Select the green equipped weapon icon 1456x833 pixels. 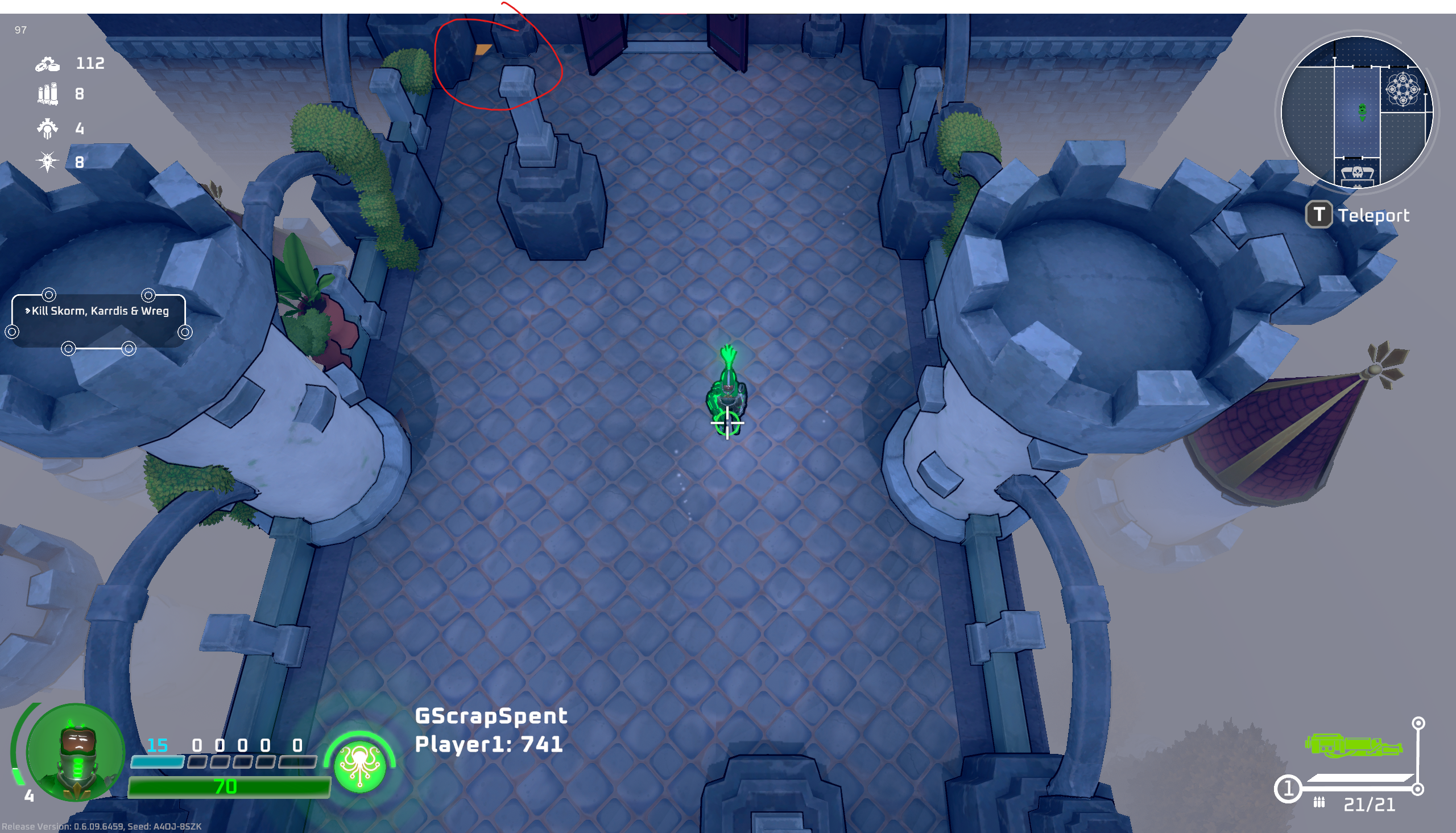1352,746
